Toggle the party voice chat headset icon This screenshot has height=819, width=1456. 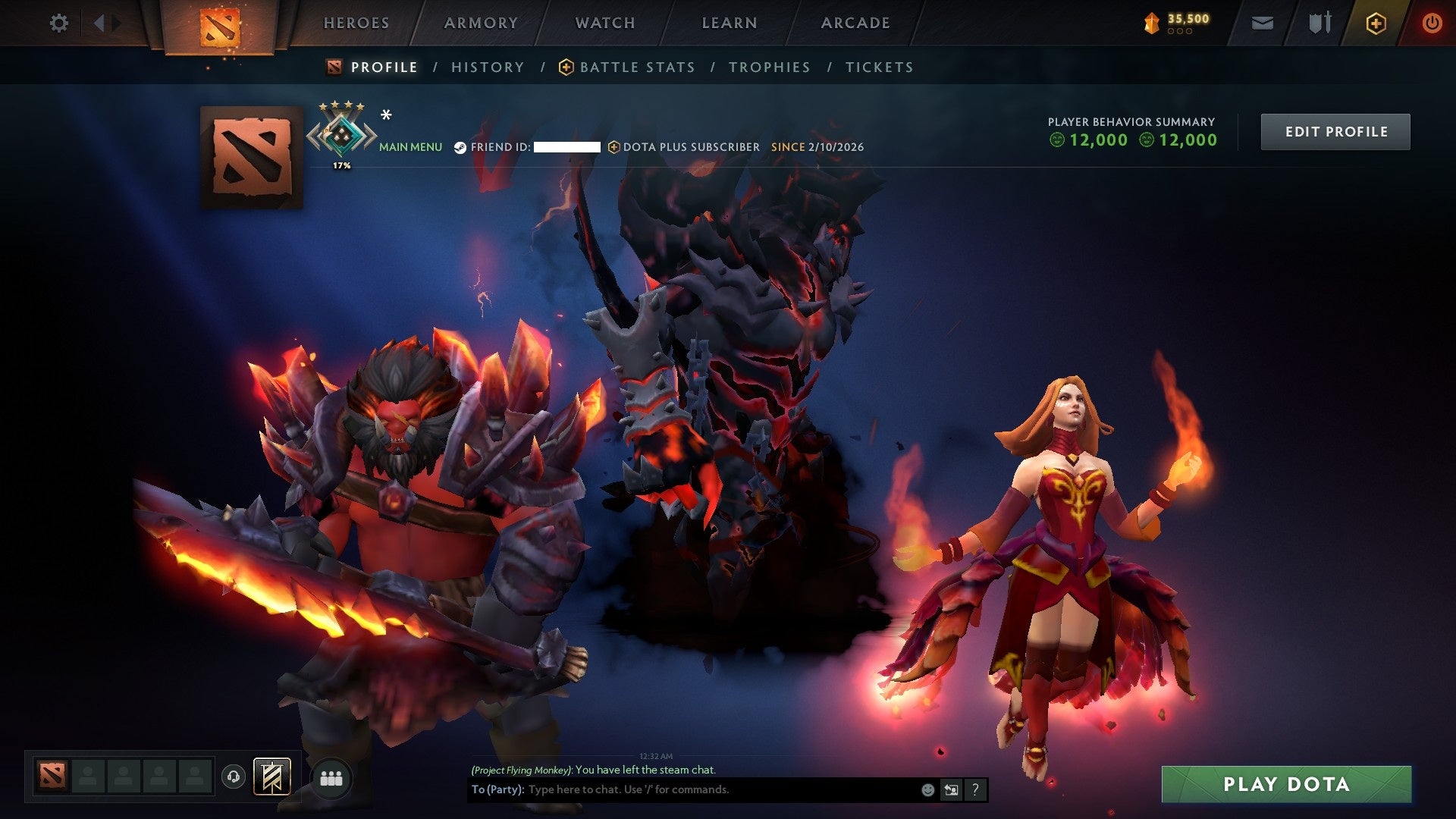(233, 776)
